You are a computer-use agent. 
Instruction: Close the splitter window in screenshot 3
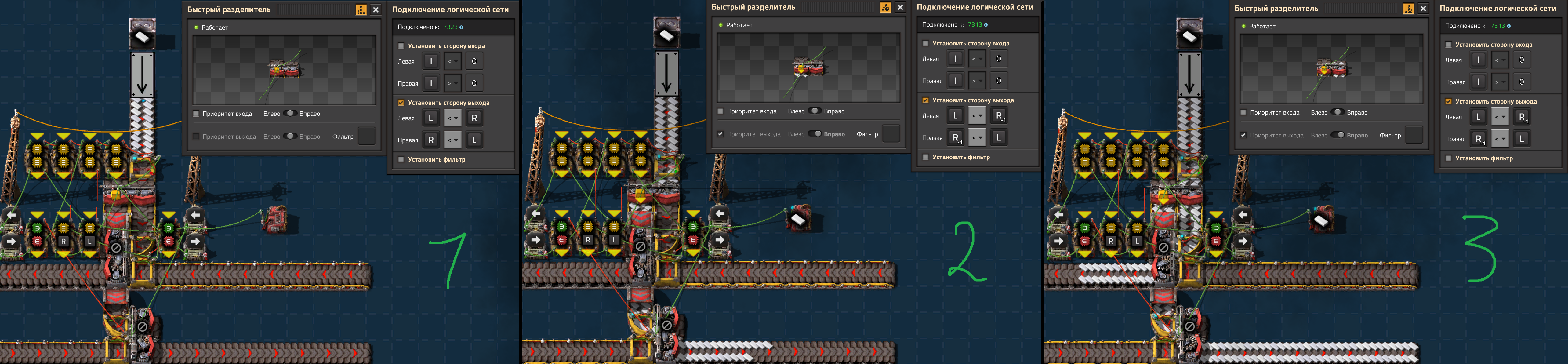[1423, 9]
